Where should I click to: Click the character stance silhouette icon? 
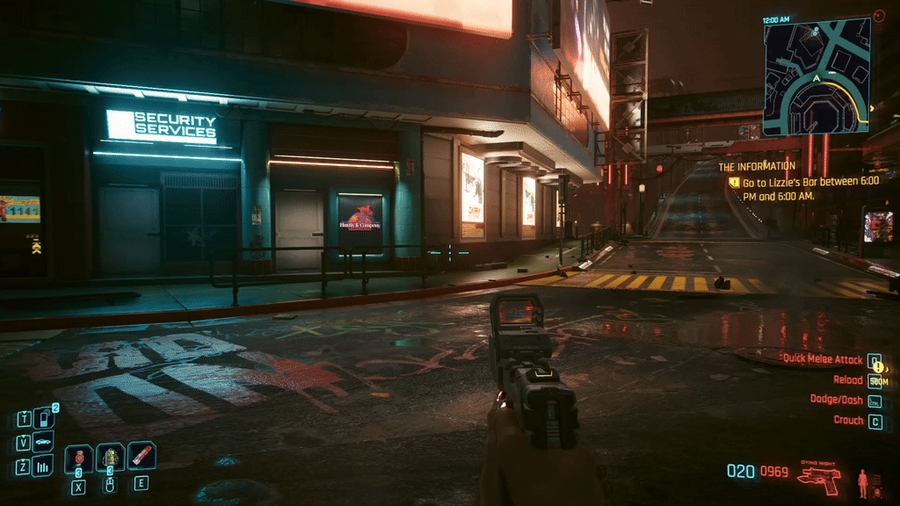[862, 483]
